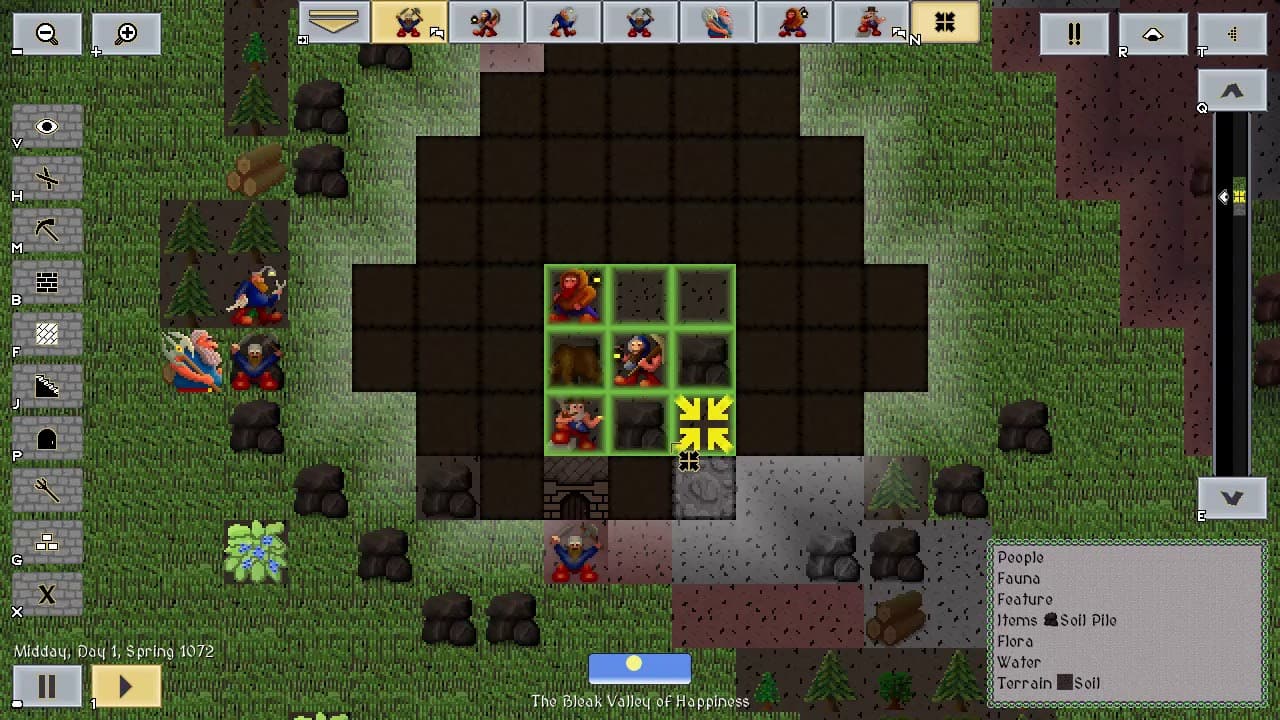Zoom in with the magnifier plus button

[126, 33]
